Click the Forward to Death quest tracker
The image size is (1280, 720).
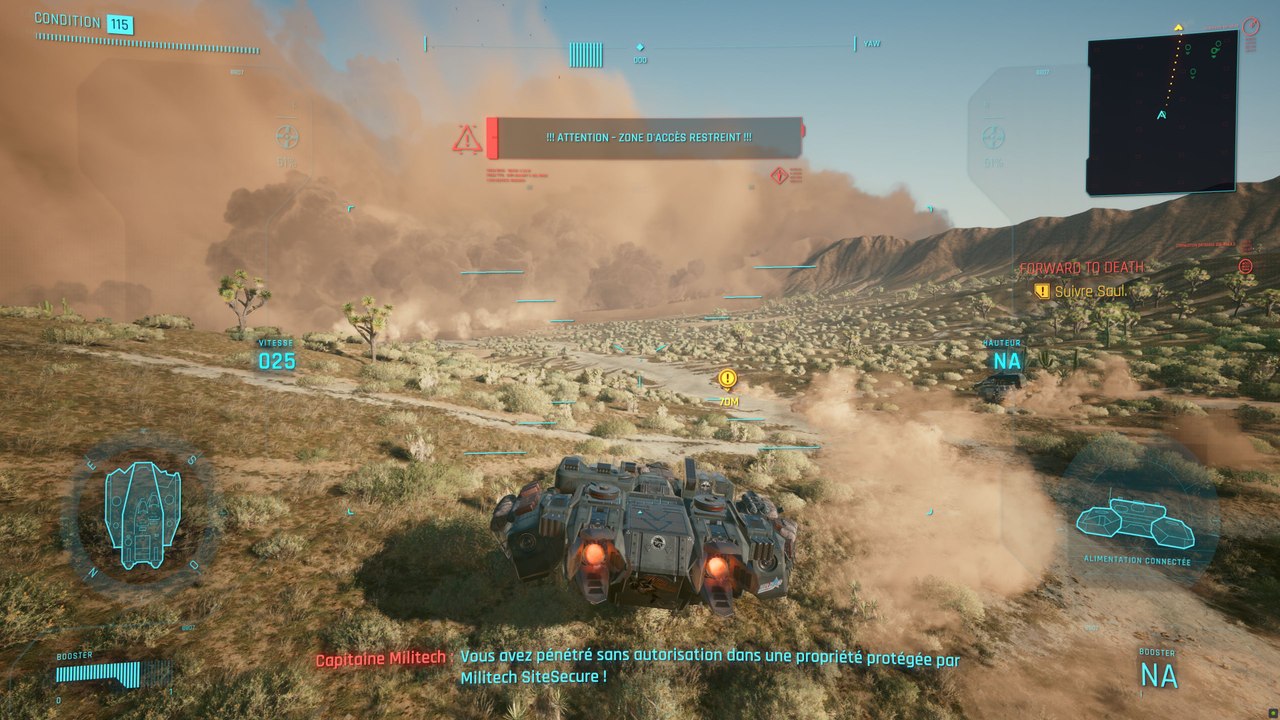tap(1081, 268)
